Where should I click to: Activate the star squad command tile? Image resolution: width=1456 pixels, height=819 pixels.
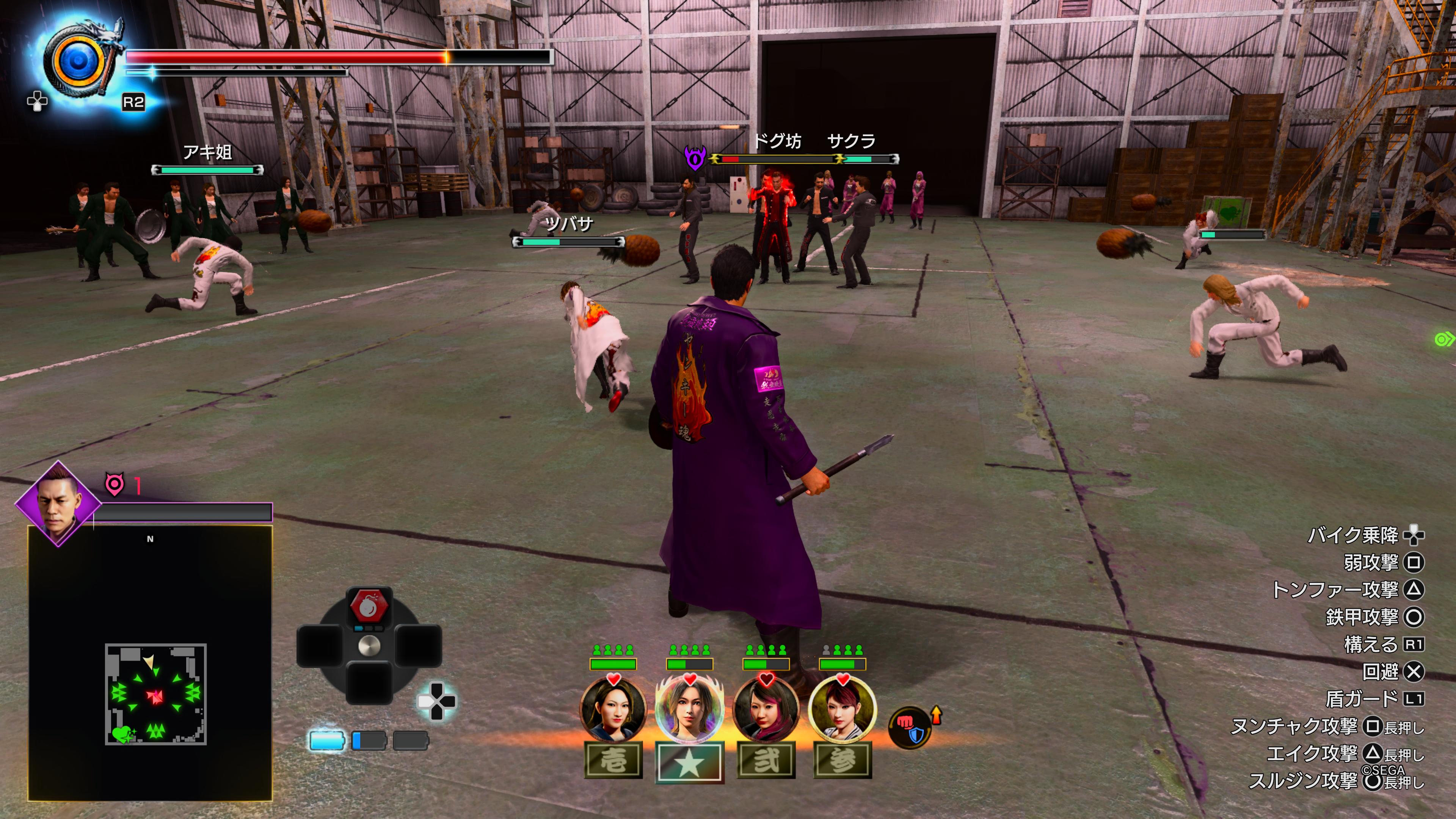coord(690,762)
